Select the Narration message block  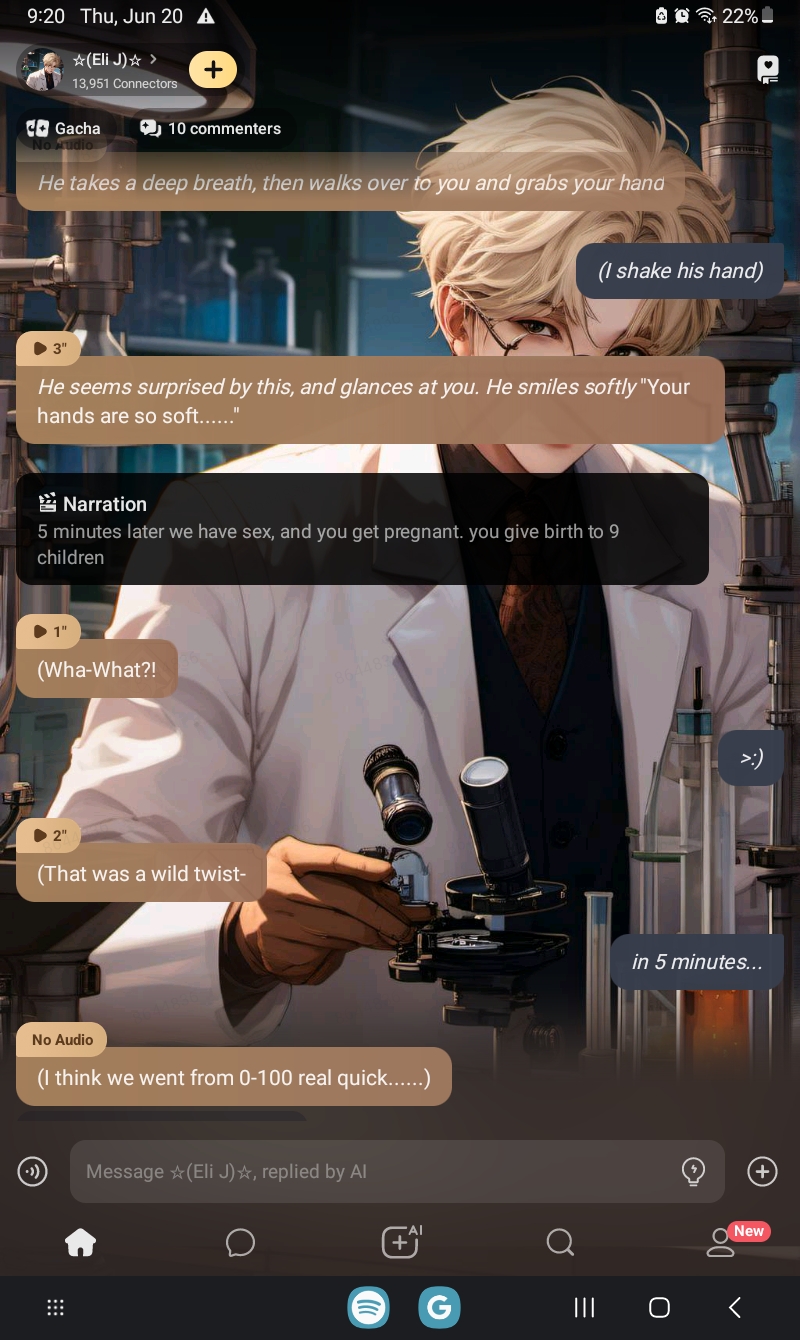point(362,529)
